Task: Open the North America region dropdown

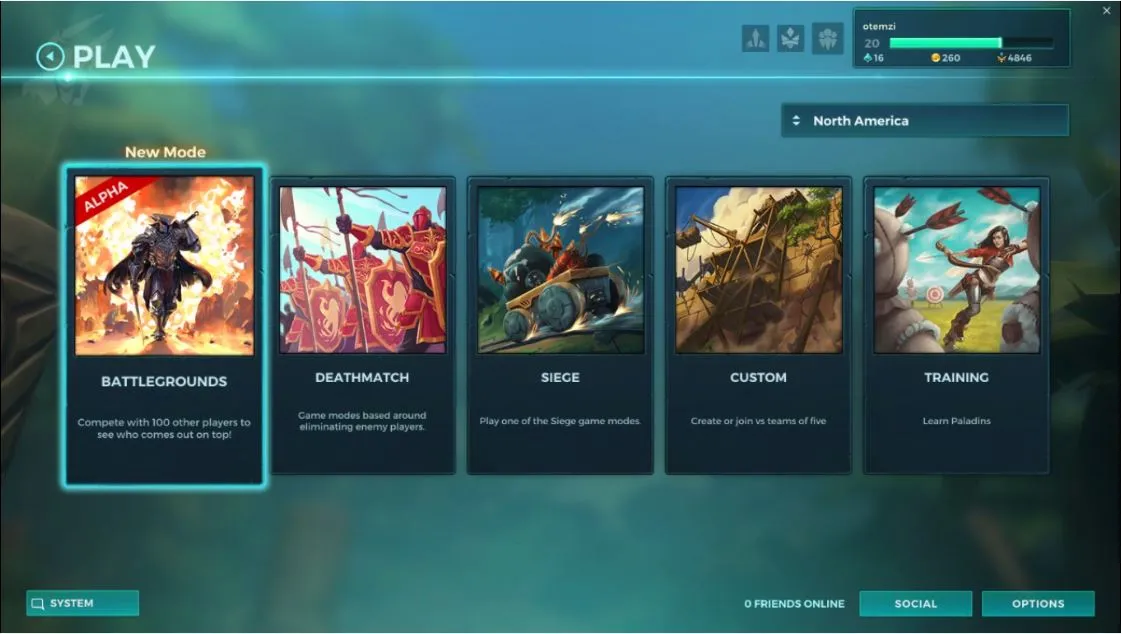Action: click(924, 121)
